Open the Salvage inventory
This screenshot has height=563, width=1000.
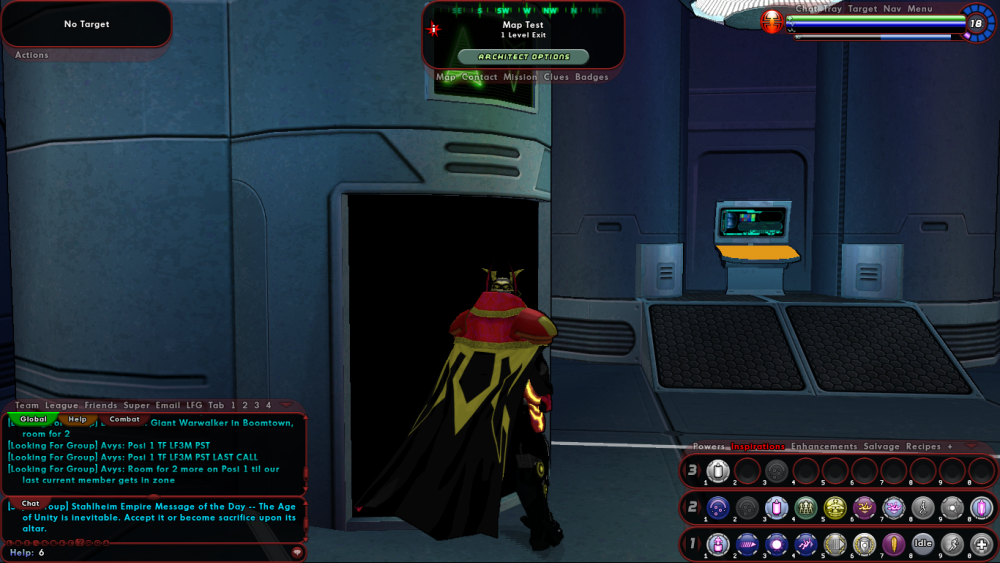pos(881,447)
